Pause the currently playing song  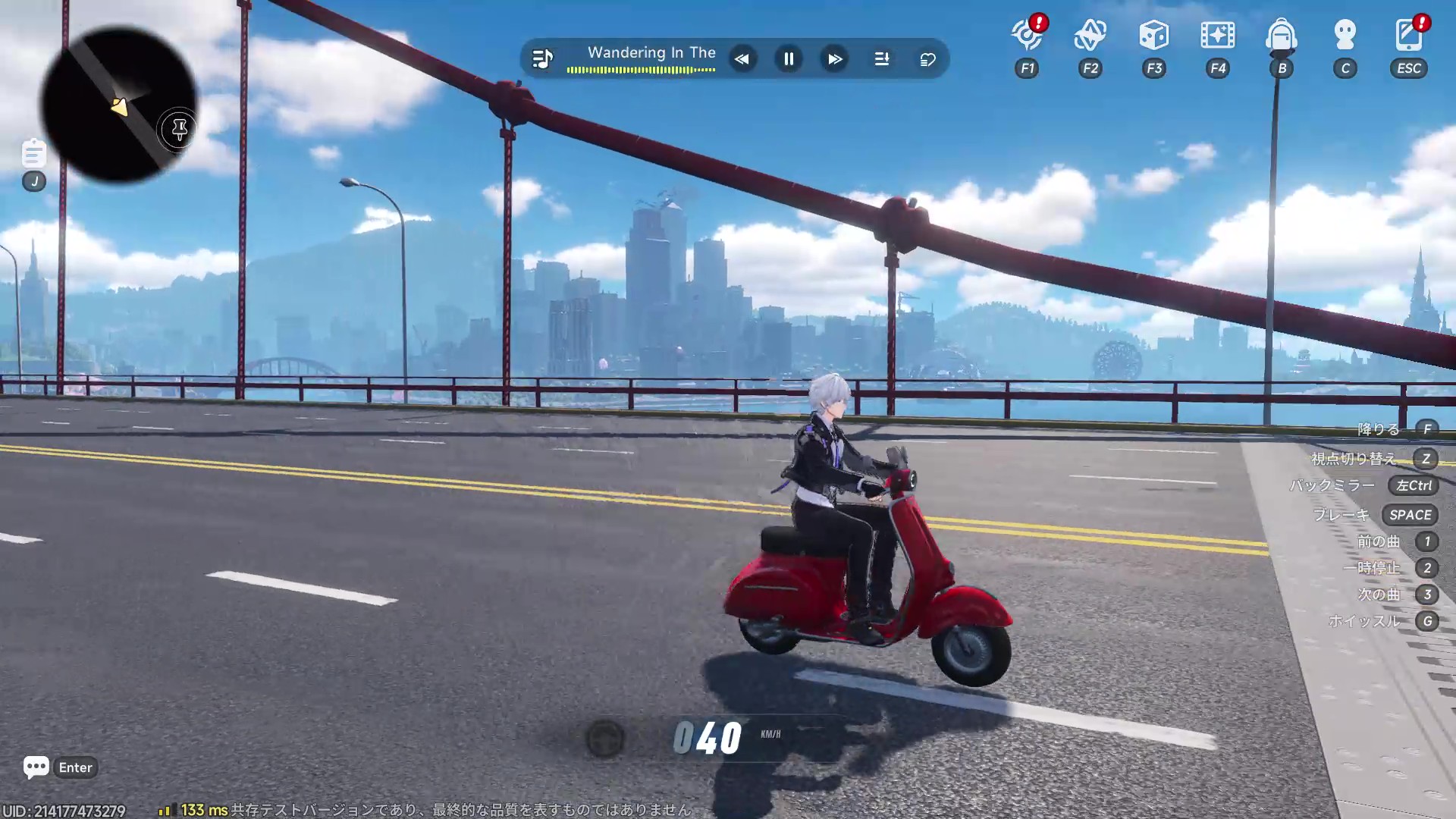[x=789, y=59]
